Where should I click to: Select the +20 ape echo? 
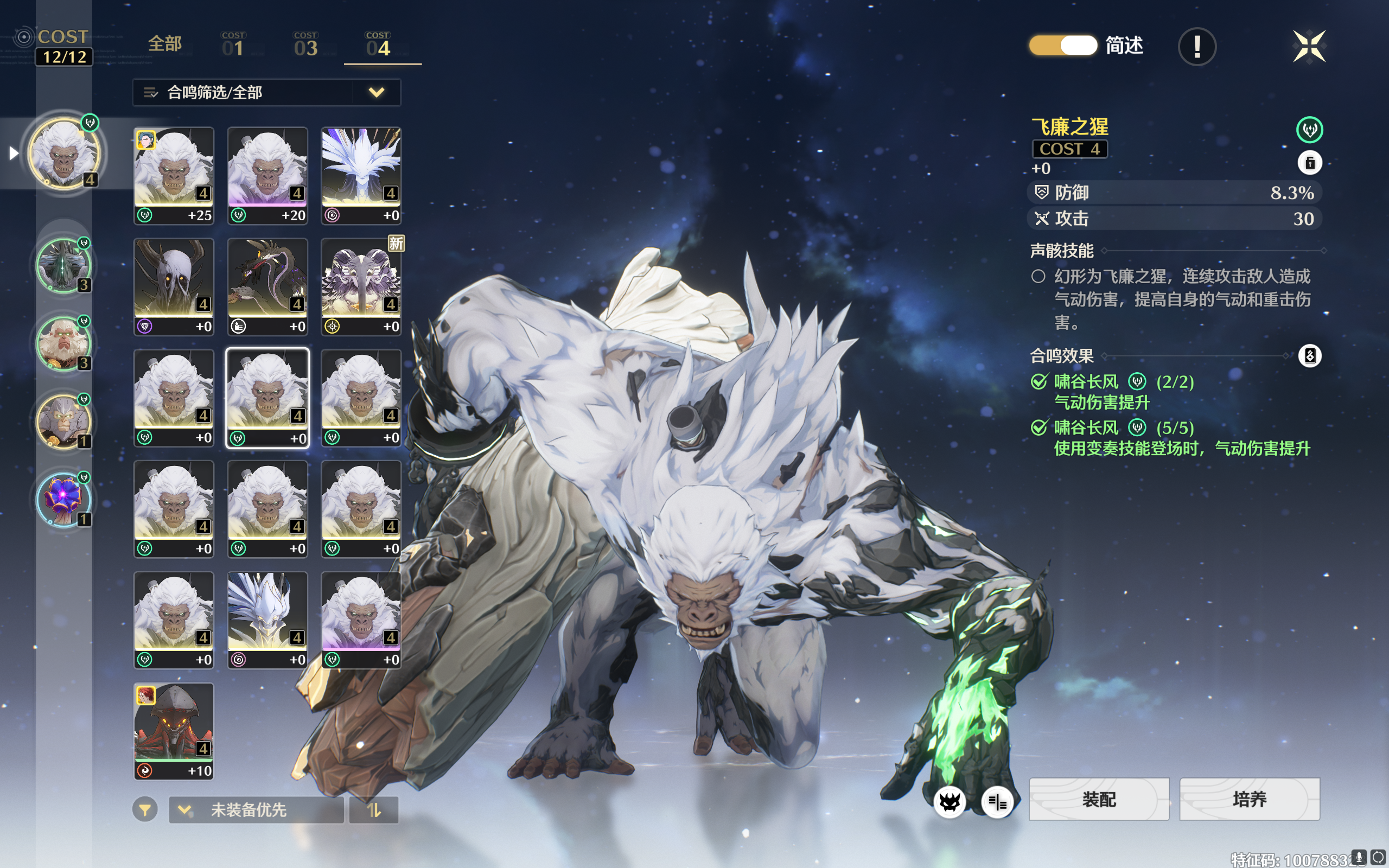(267, 175)
